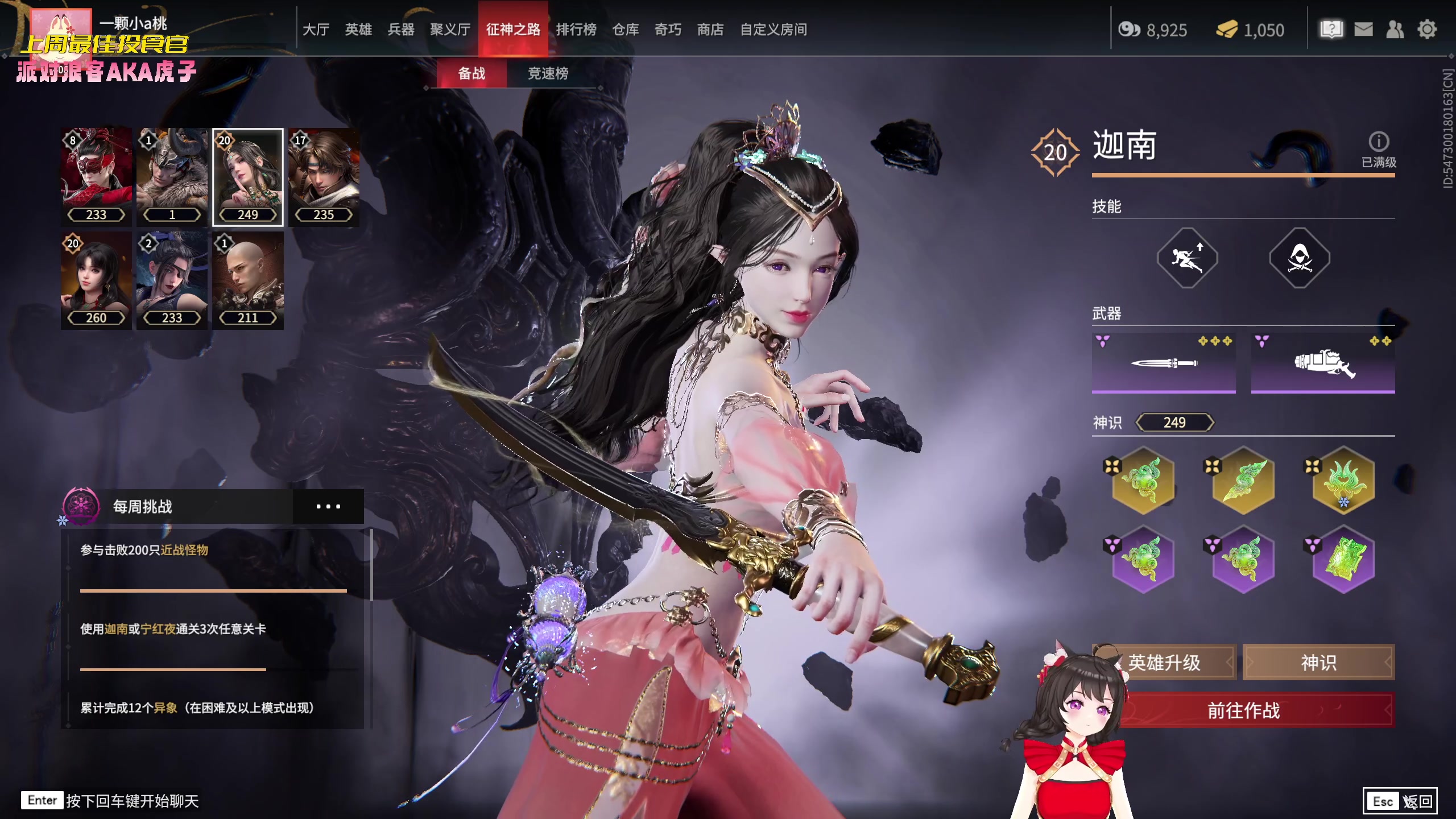Open the 大厅 lobby menu
This screenshot has height=819, width=1456.
click(x=316, y=30)
